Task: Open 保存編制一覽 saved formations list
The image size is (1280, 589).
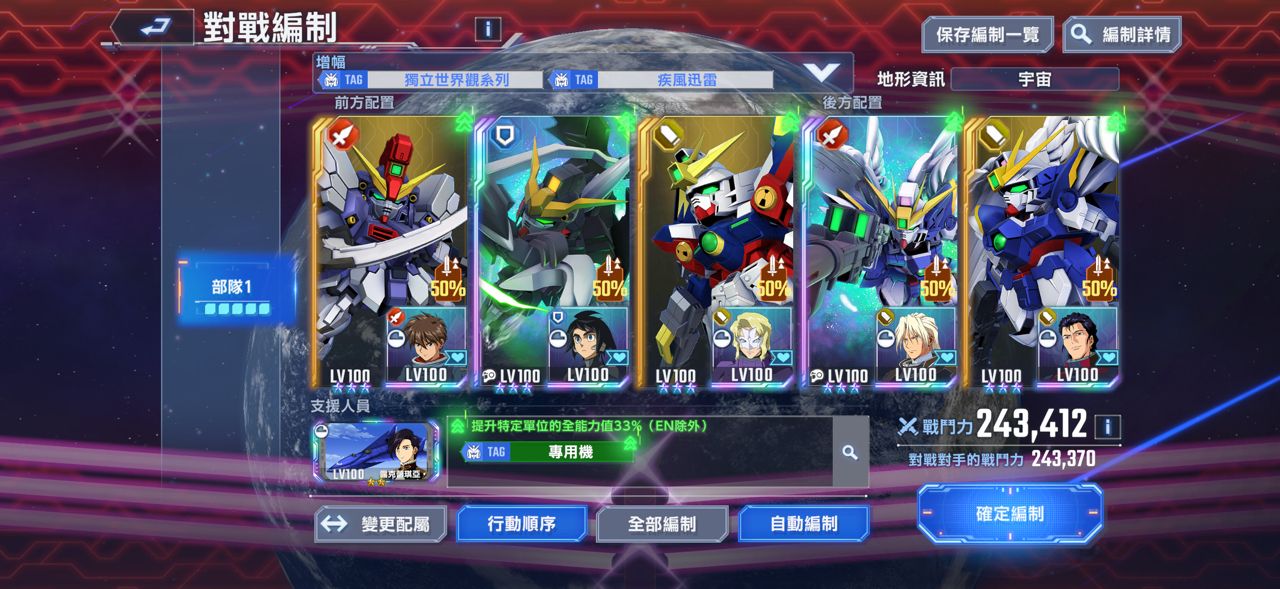Action: coord(987,35)
